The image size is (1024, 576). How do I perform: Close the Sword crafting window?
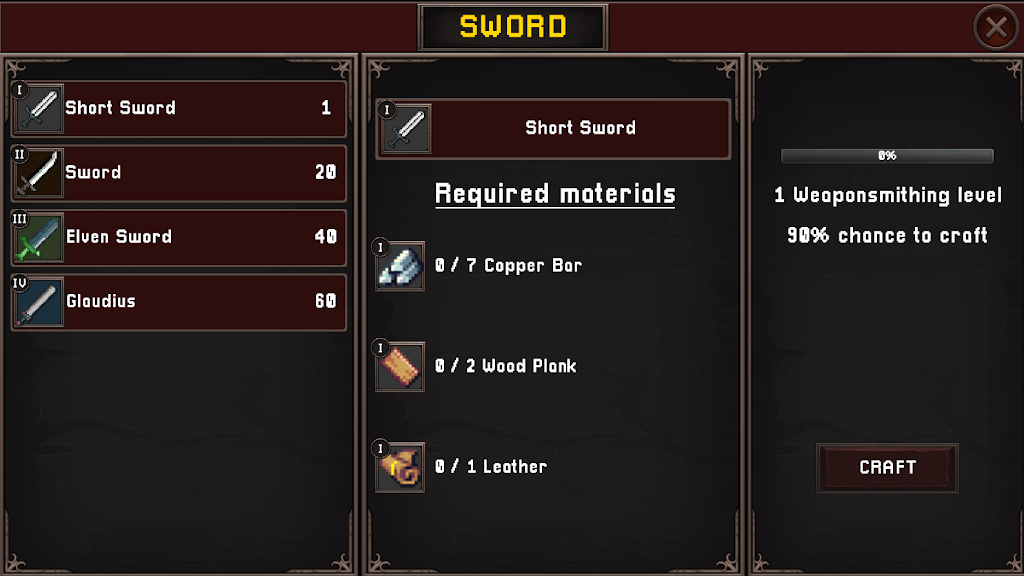(x=996, y=28)
